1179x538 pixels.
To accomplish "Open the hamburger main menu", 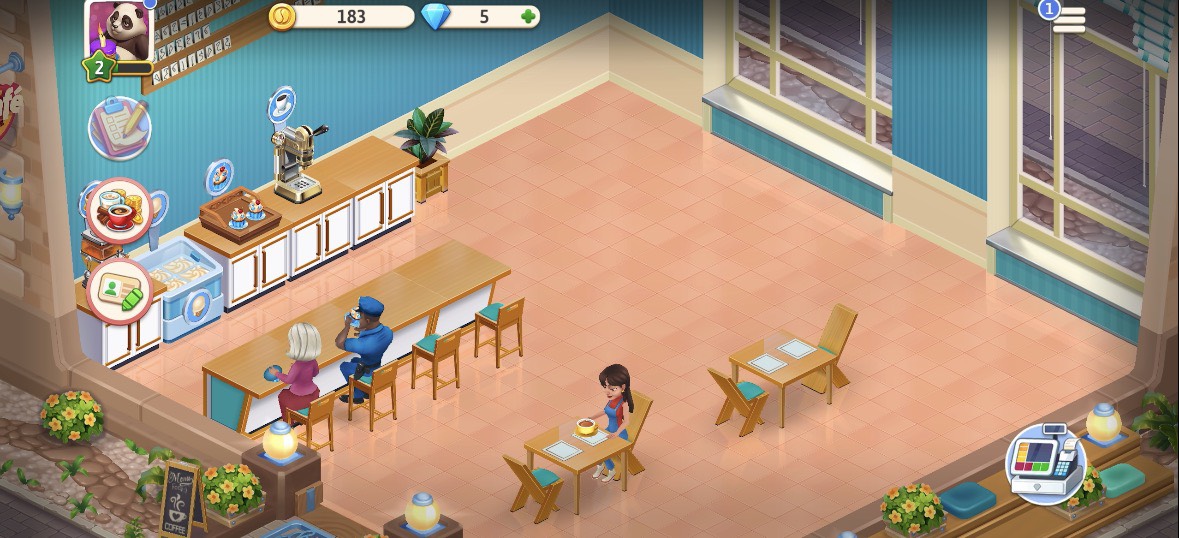I will [1068, 20].
